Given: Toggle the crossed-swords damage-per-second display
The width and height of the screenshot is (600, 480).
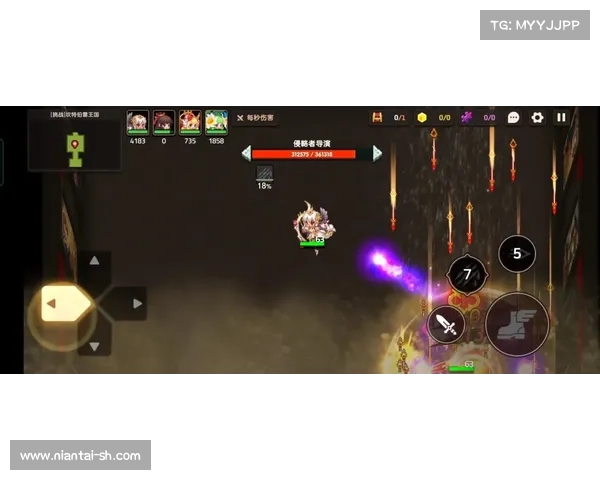Looking at the screenshot, I should [x=255, y=118].
